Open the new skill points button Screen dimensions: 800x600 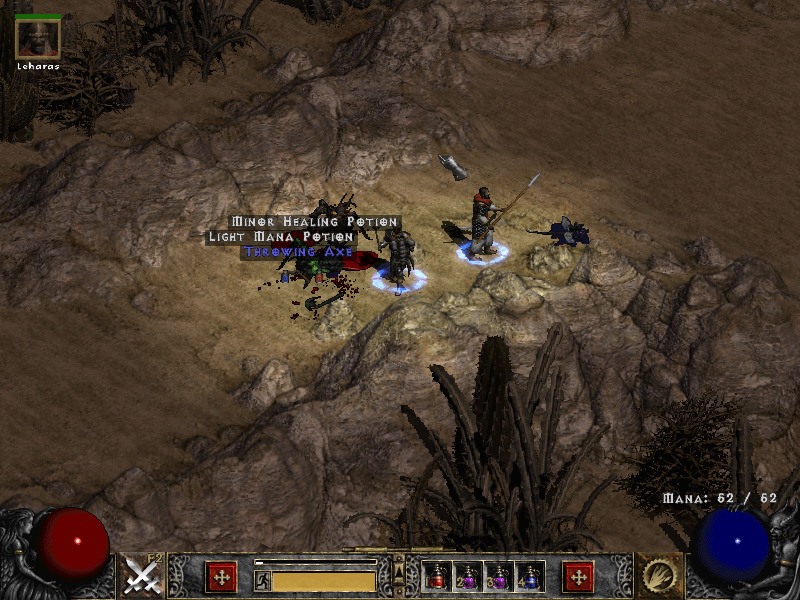coord(578,576)
